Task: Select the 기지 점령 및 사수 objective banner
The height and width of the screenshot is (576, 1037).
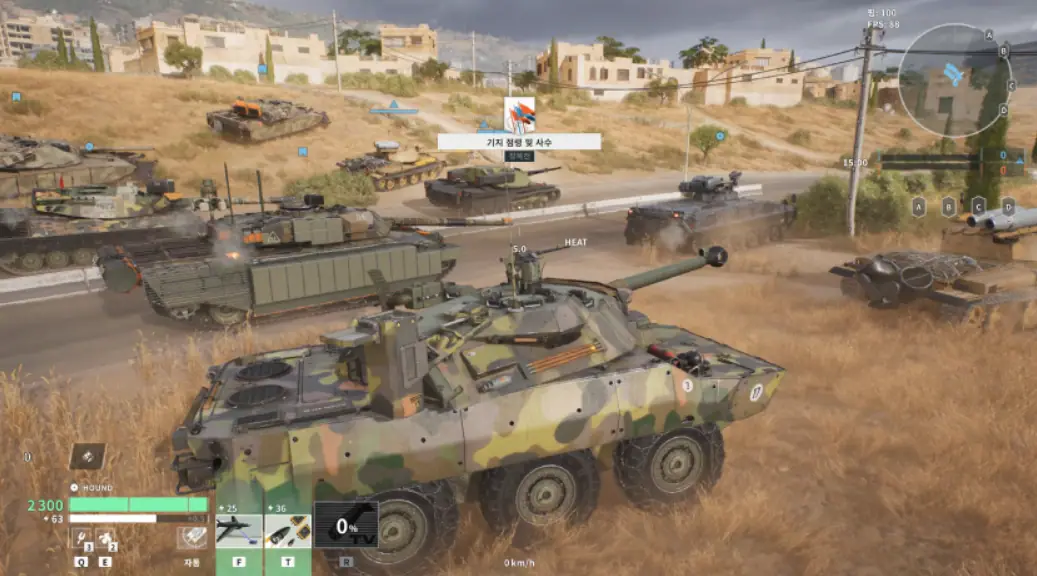Action: [519, 142]
